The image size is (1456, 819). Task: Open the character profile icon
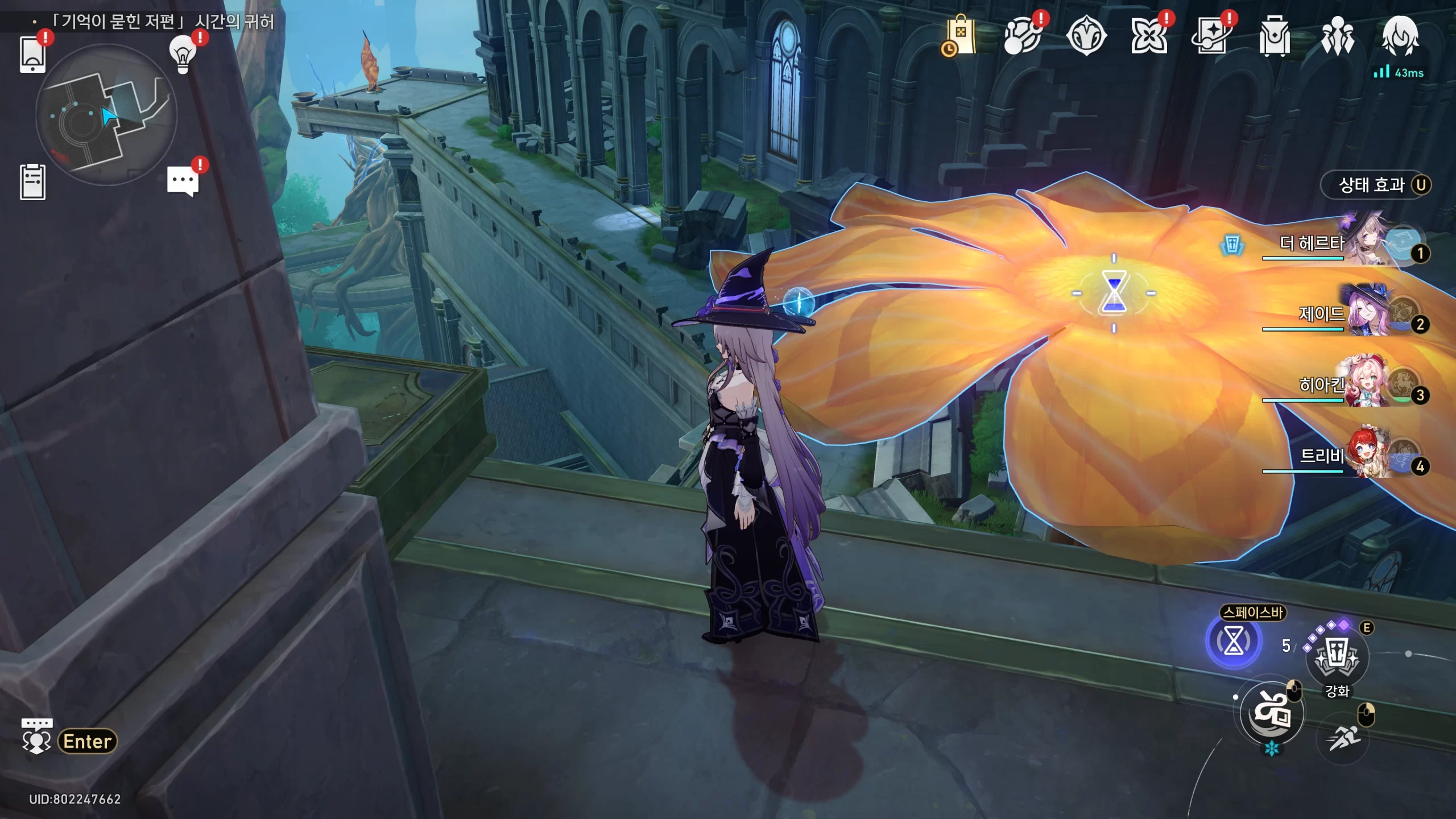coord(1400,36)
